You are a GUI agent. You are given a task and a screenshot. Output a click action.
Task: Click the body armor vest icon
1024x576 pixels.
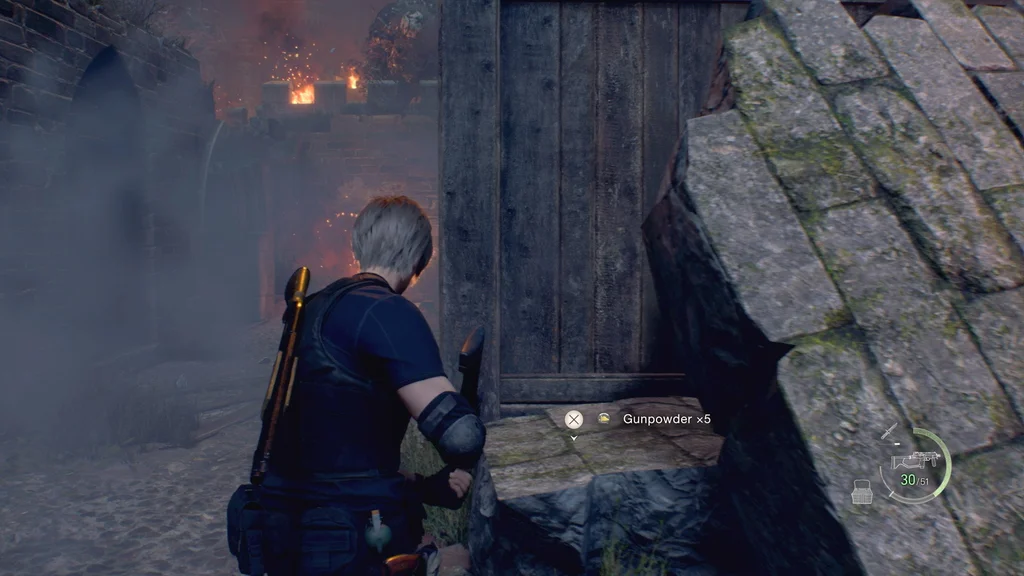coord(861,492)
